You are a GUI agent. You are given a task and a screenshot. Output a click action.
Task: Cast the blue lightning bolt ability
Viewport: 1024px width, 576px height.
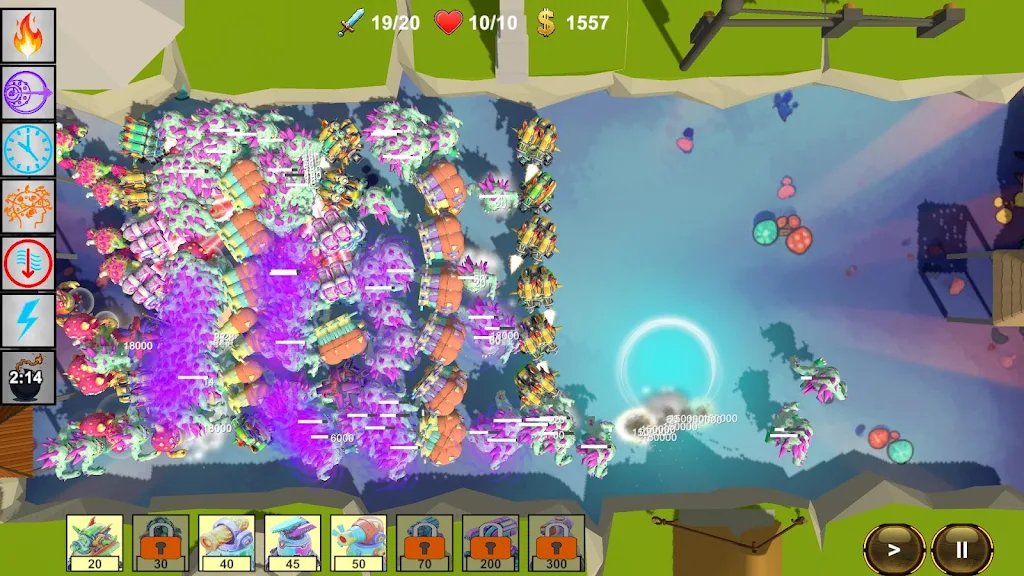pyautogui.click(x=28, y=321)
